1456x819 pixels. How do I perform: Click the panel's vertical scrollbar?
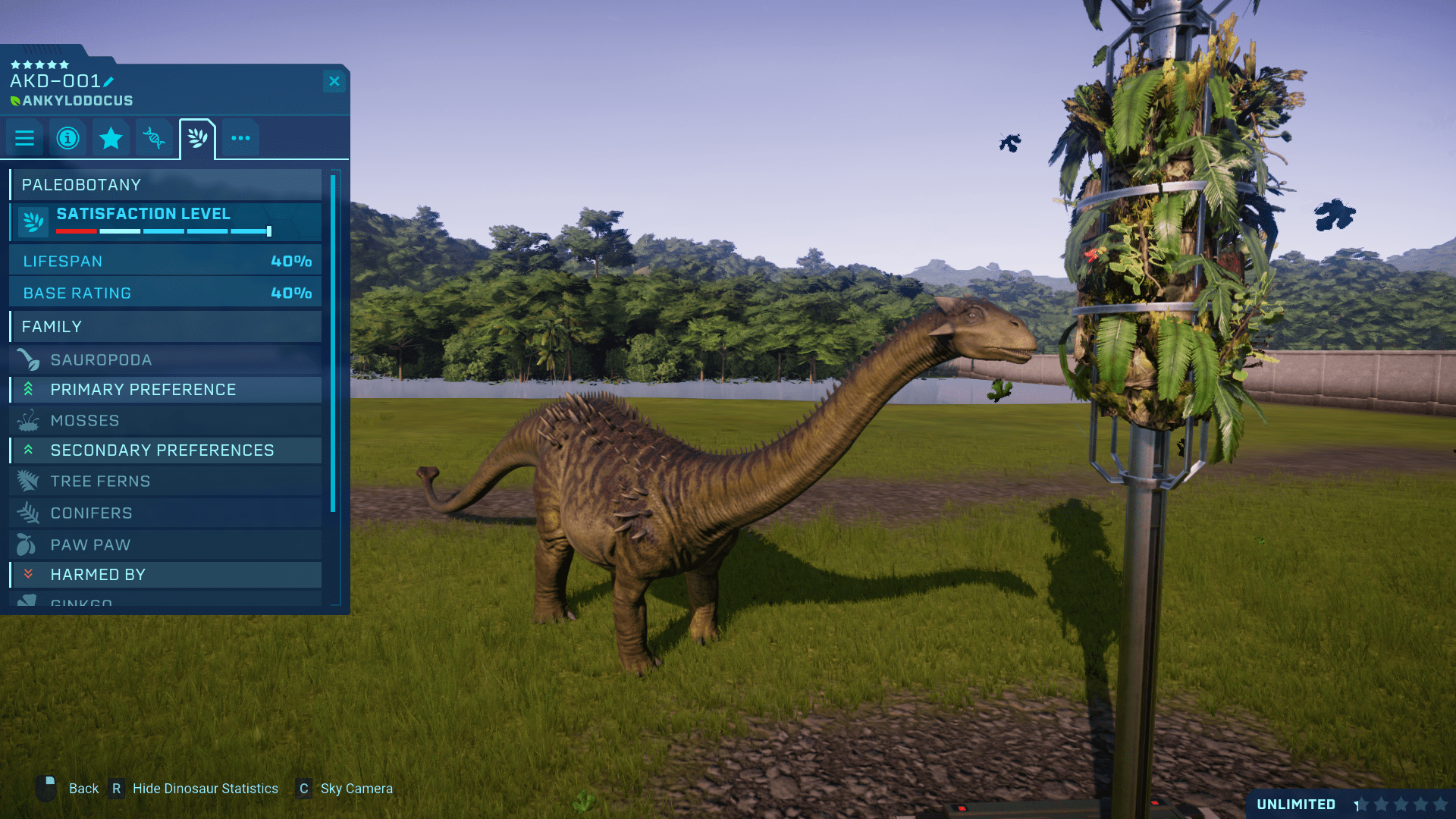pyautogui.click(x=333, y=343)
